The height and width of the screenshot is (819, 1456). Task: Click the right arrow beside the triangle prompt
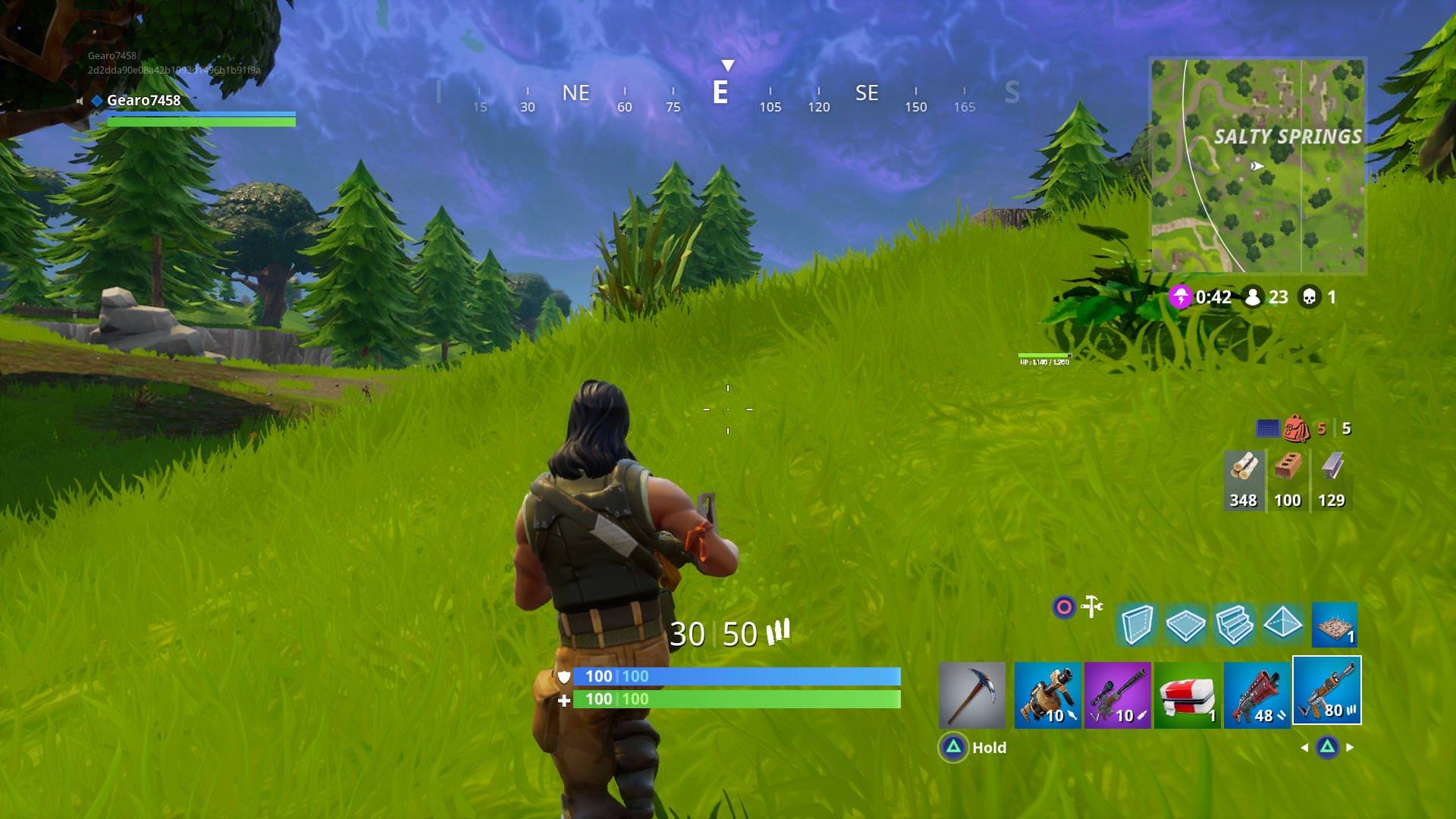tap(1348, 747)
